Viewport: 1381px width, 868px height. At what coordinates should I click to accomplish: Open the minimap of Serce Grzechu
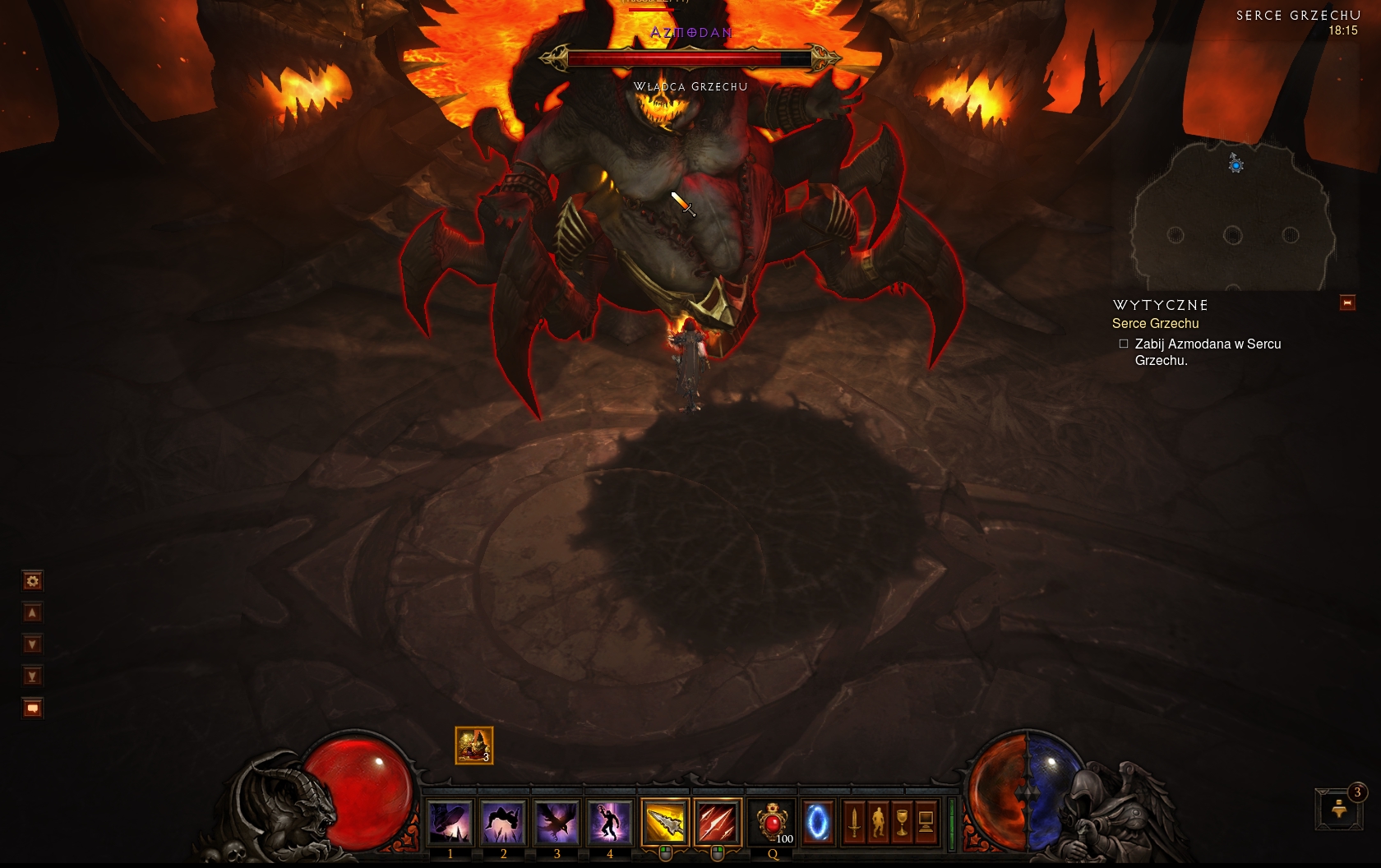pyautogui.click(x=1233, y=215)
